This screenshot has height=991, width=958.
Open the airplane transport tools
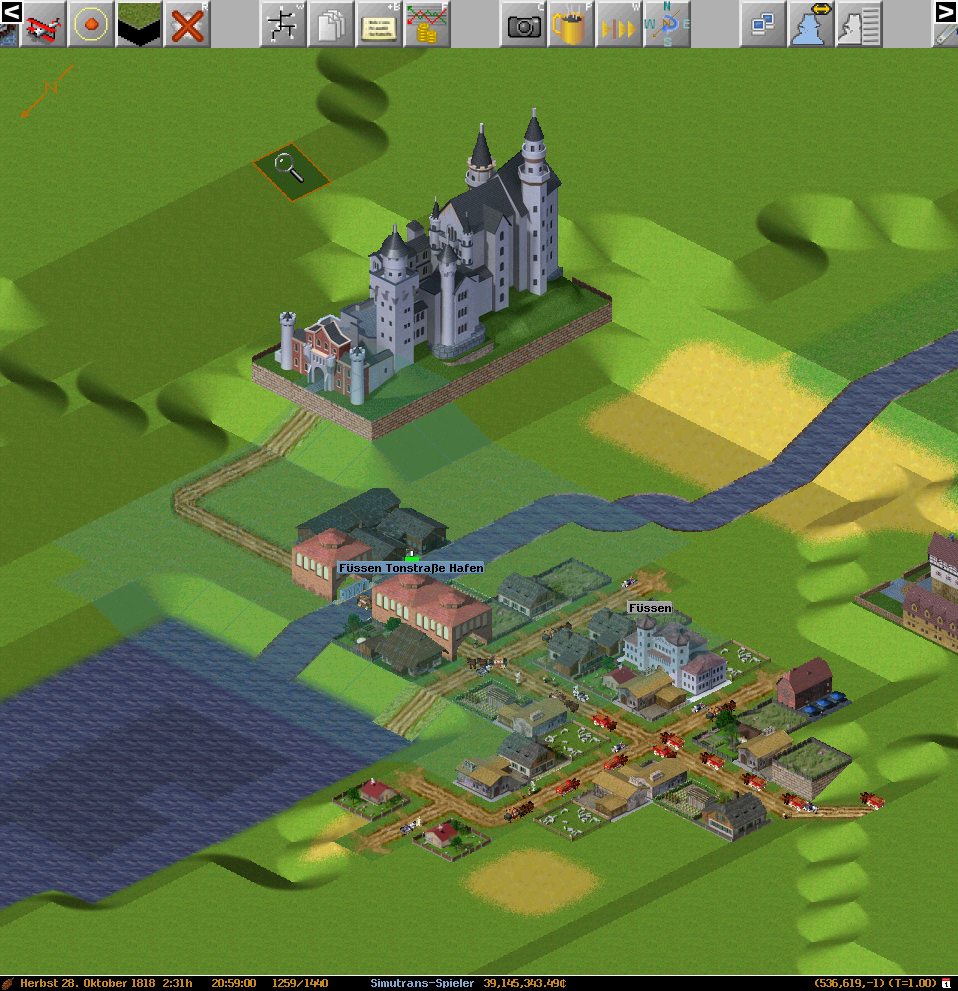[44, 25]
